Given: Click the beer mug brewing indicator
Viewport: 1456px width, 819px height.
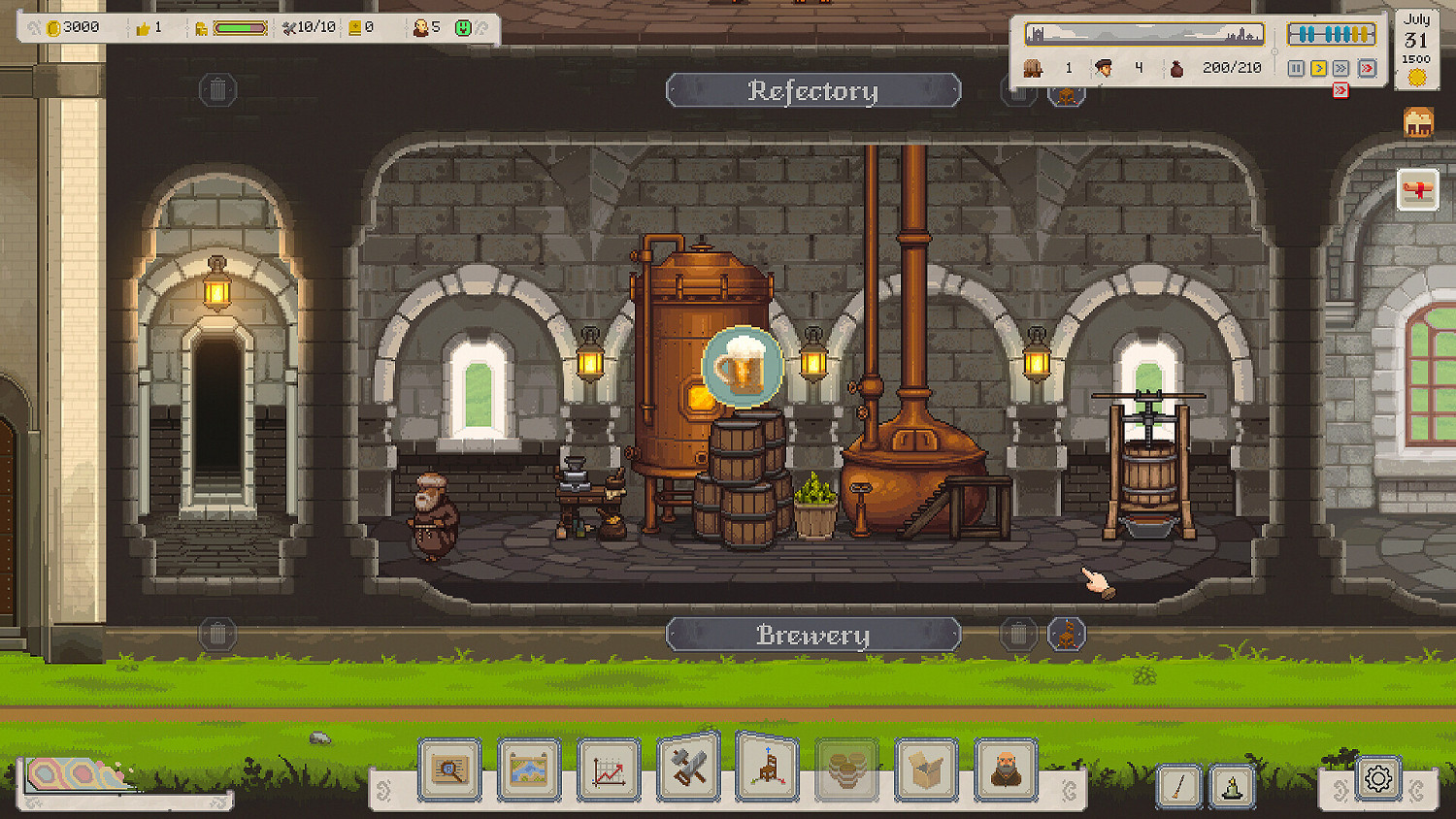Looking at the screenshot, I should tap(743, 367).
